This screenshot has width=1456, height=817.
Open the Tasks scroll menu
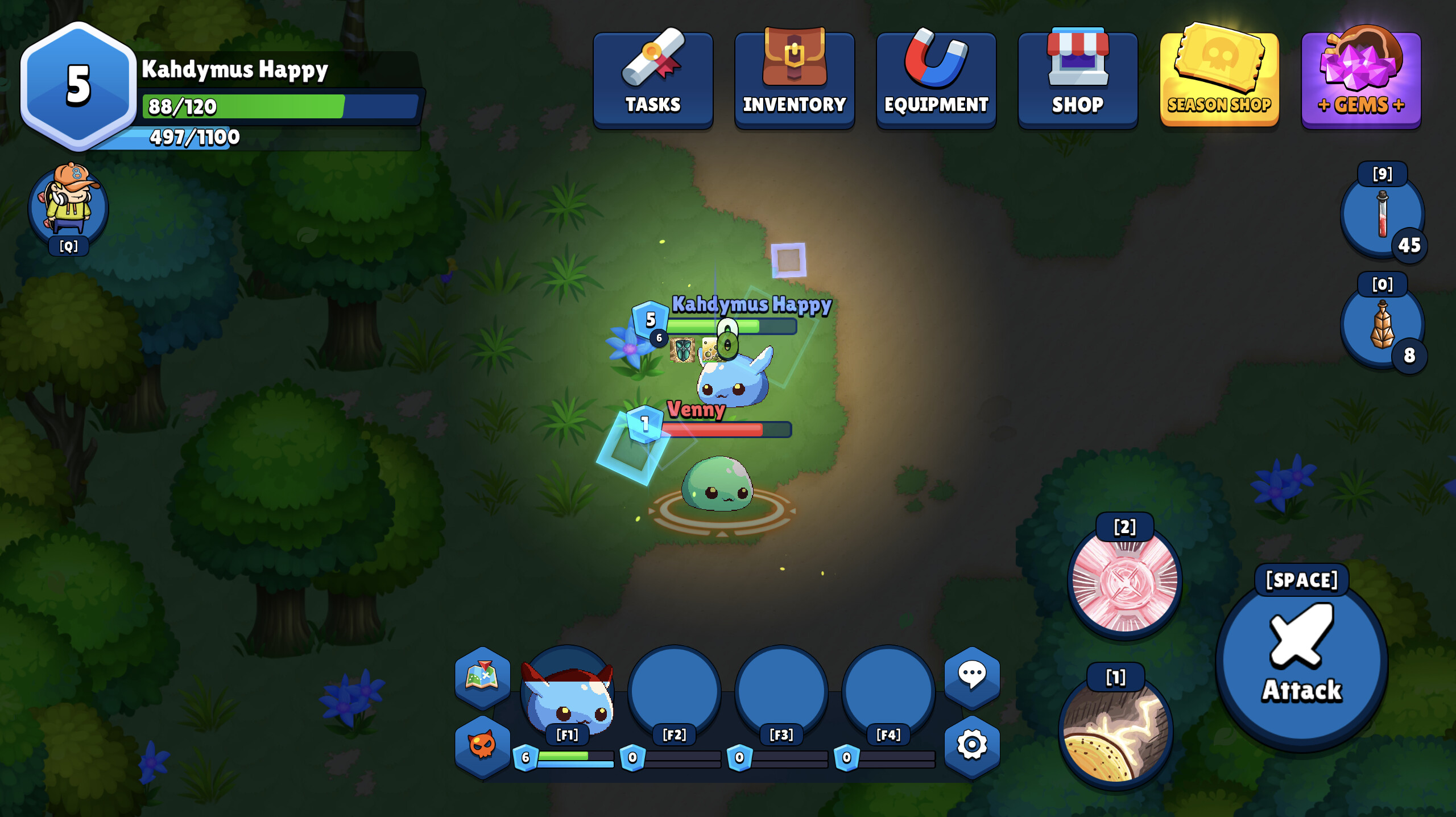(653, 77)
